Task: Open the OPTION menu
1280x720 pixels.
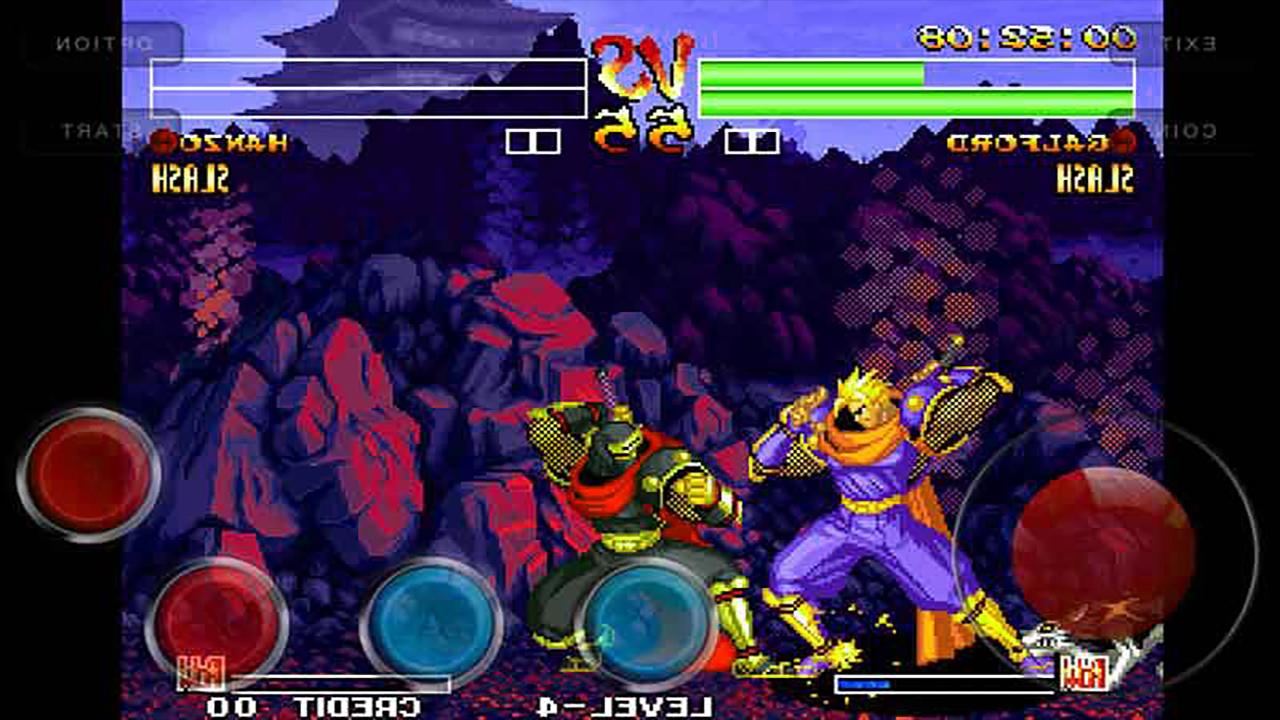Action: point(105,44)
